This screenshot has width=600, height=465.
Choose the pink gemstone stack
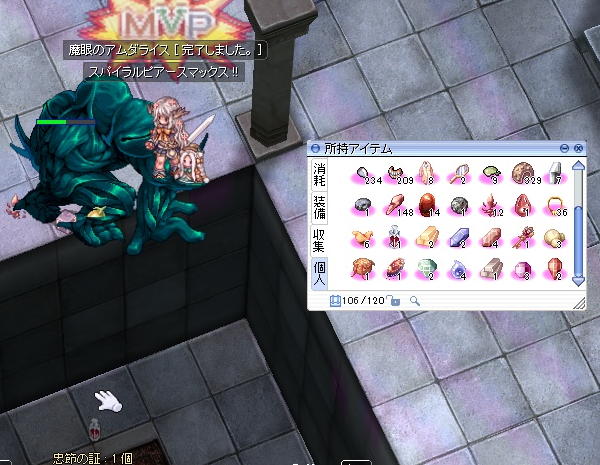522,268
